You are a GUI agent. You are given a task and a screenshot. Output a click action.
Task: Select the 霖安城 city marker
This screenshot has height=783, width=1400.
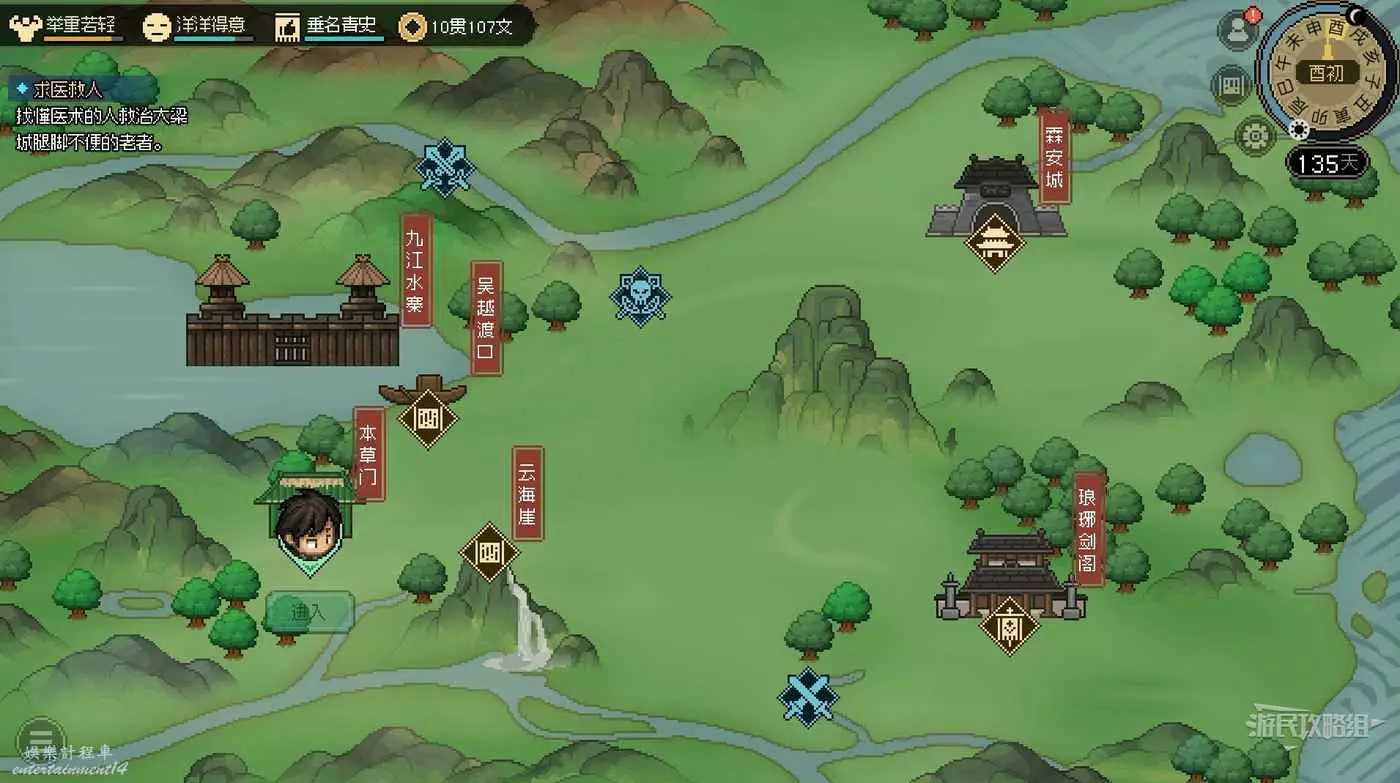tap(995, 241)
